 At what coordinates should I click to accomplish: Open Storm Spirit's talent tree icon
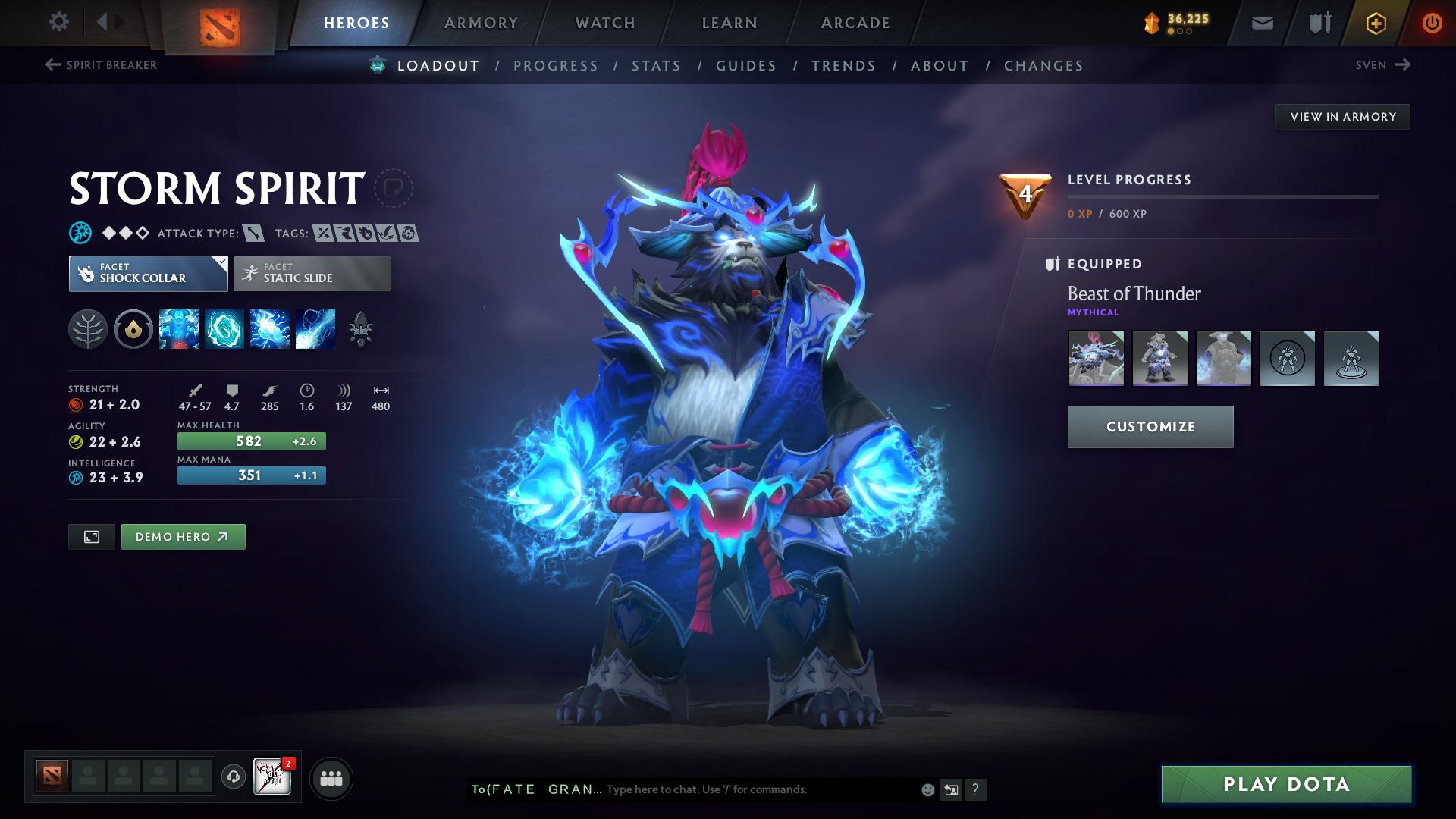(88, 329)
